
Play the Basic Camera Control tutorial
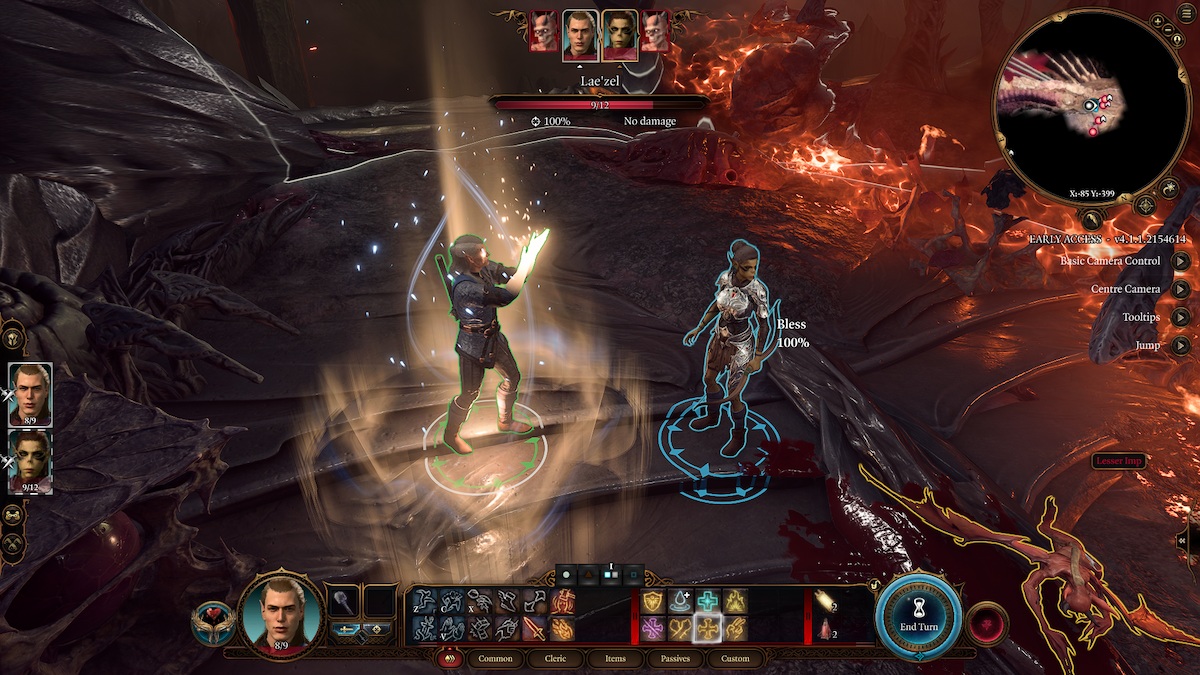tap(1181, 261)
